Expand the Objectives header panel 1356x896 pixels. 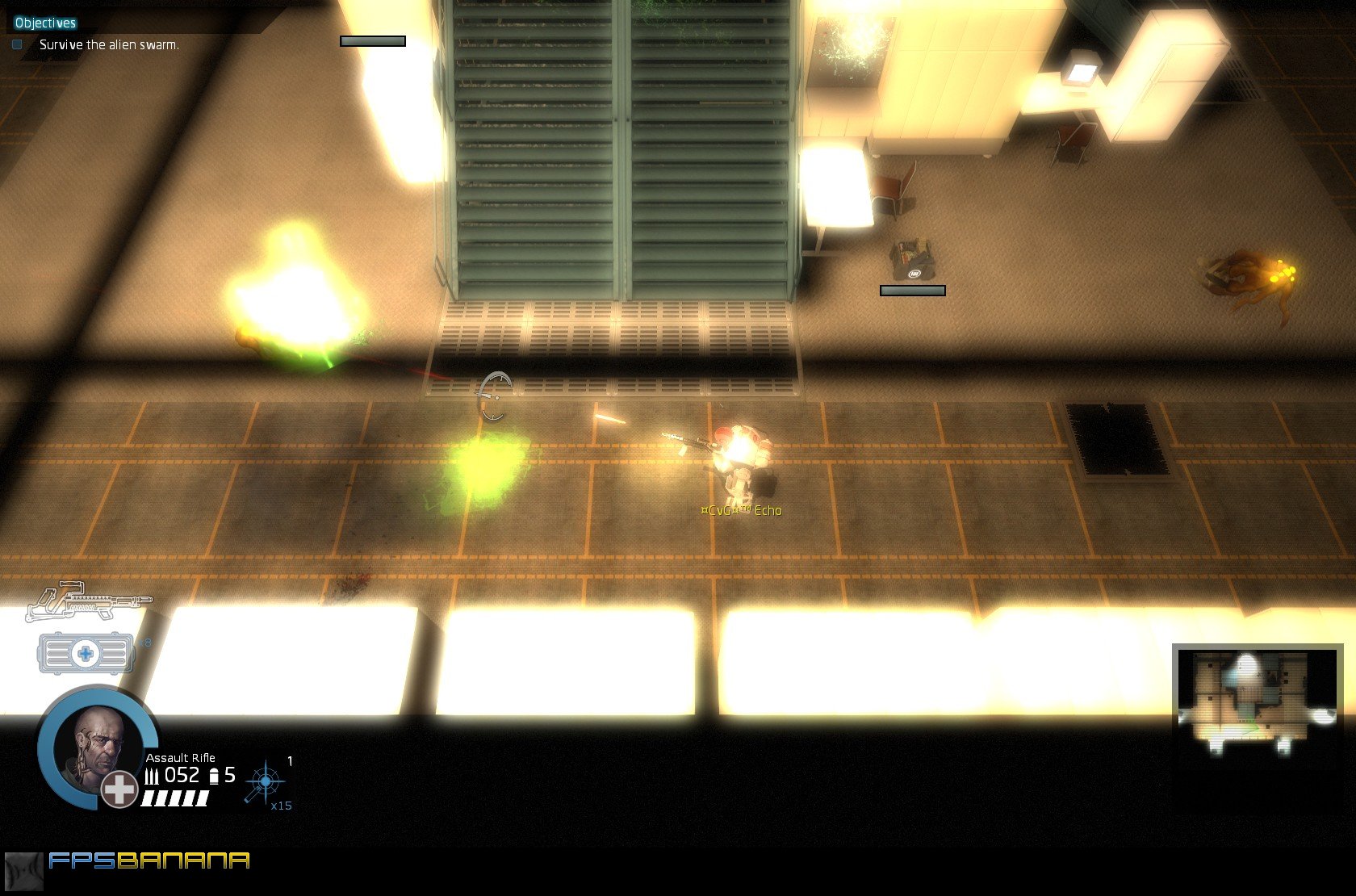coord(44,23)
